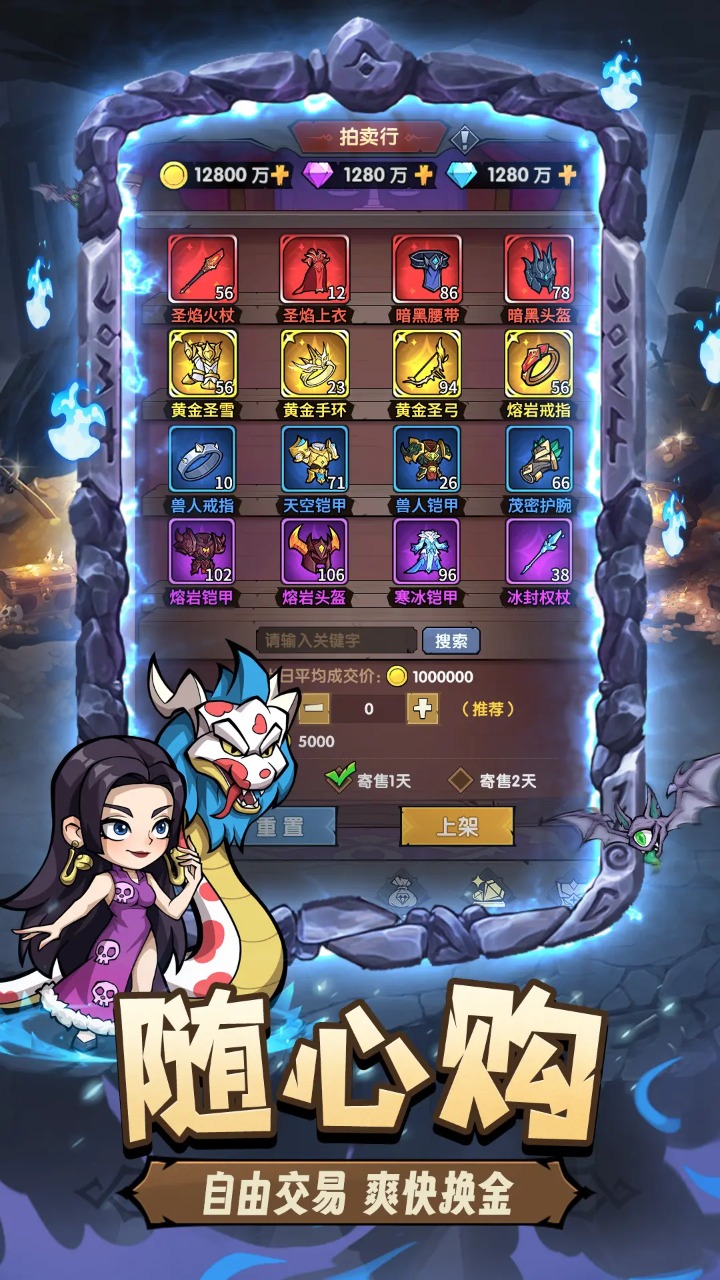Tick the 寄售2天 consignment option
This screenshot has width=720, height=1280.
coord(461,780)
